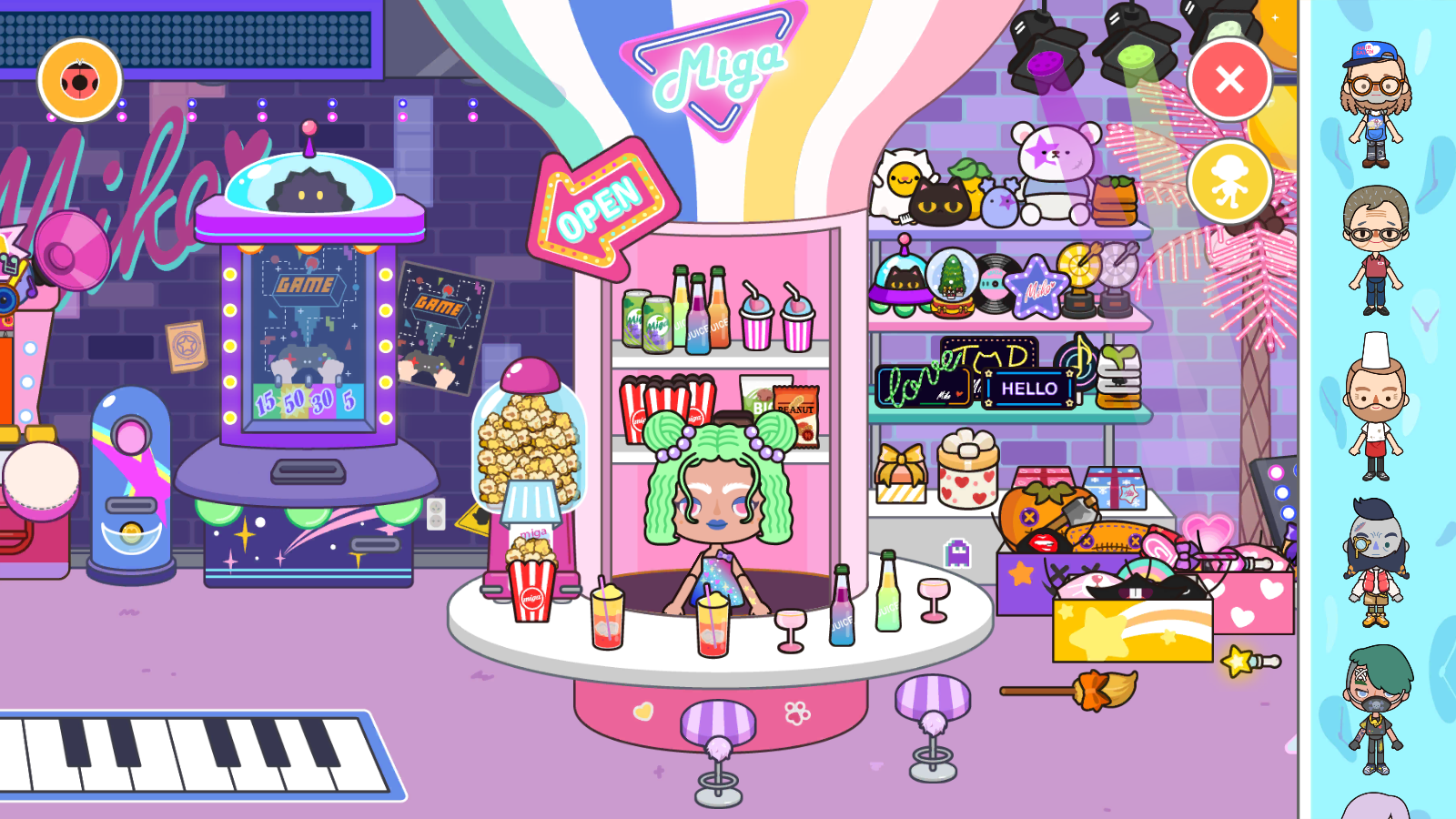Screen dimensions: 1456x819
Task: Click the ladybug icon in the orange circle
Action: click(x=78, y=82)
